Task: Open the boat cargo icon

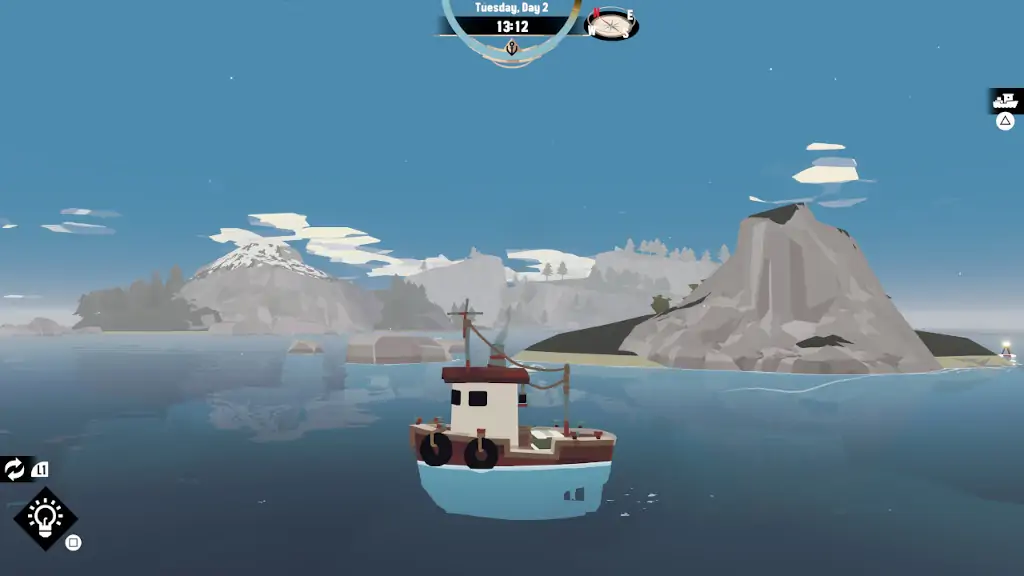Action: coord(1005,101)
